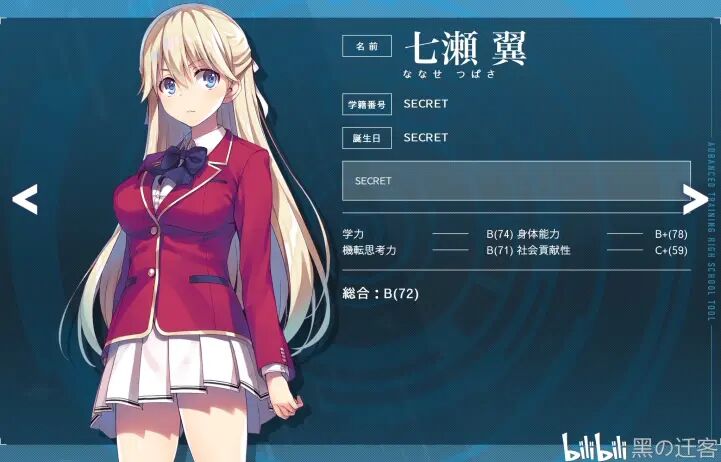Image resolution: width=721 pixels, height=462 pixels.
Task: Show the next character profile
Action: (x=692, y=199)
